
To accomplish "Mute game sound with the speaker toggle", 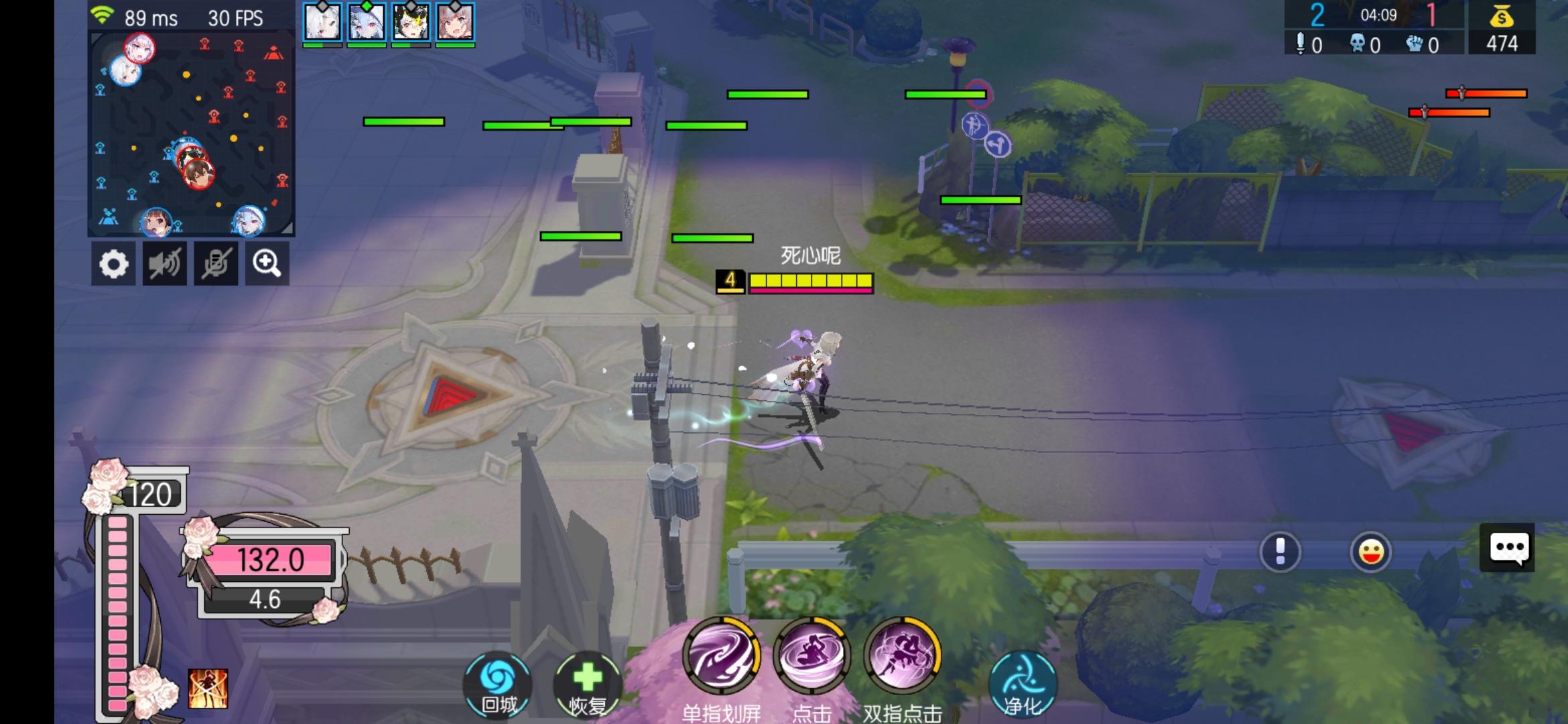I will point(164,264).
